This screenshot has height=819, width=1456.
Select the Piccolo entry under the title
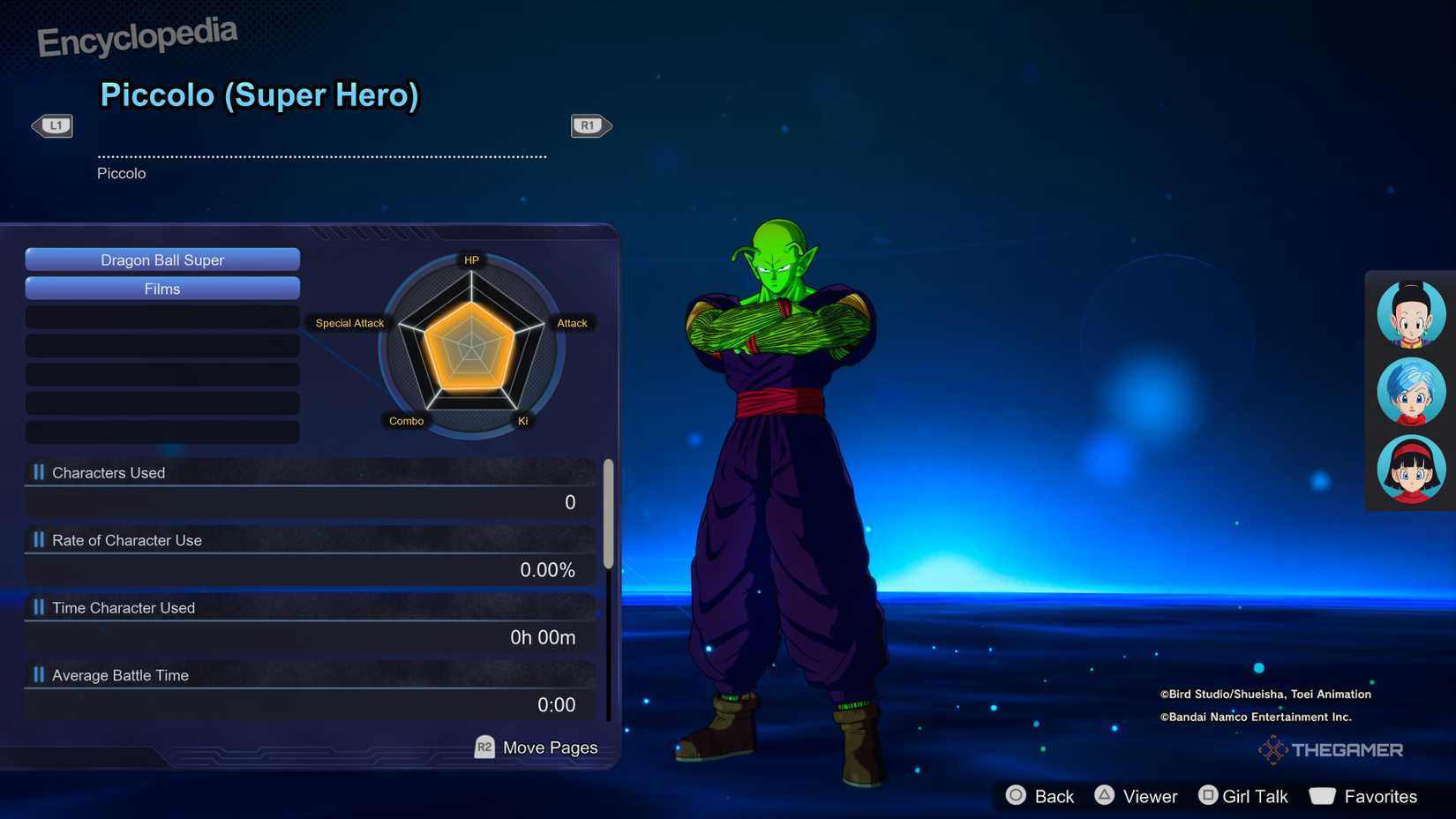tap(121, 173)
